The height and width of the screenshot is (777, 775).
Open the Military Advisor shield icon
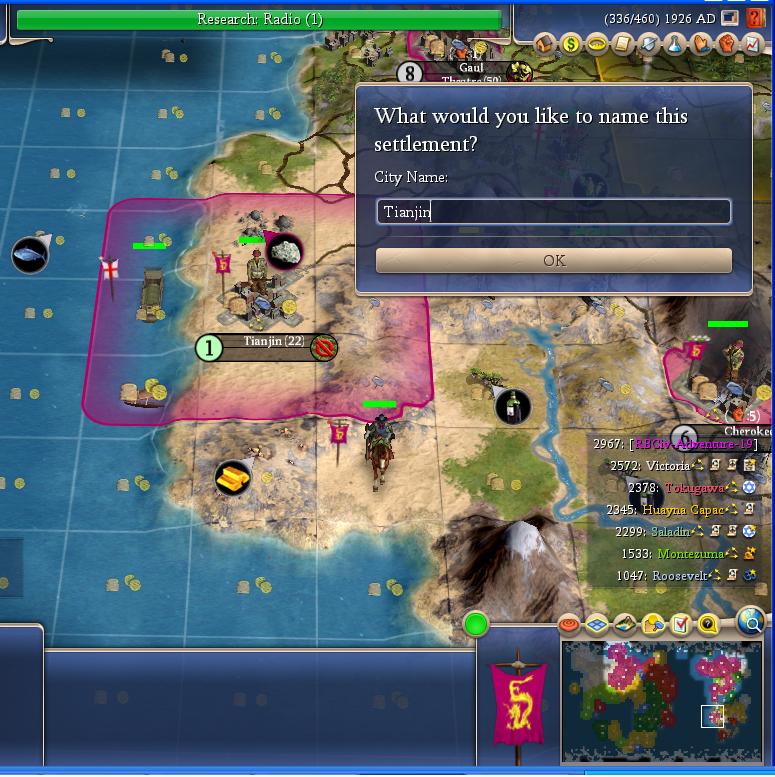[649, 43]
